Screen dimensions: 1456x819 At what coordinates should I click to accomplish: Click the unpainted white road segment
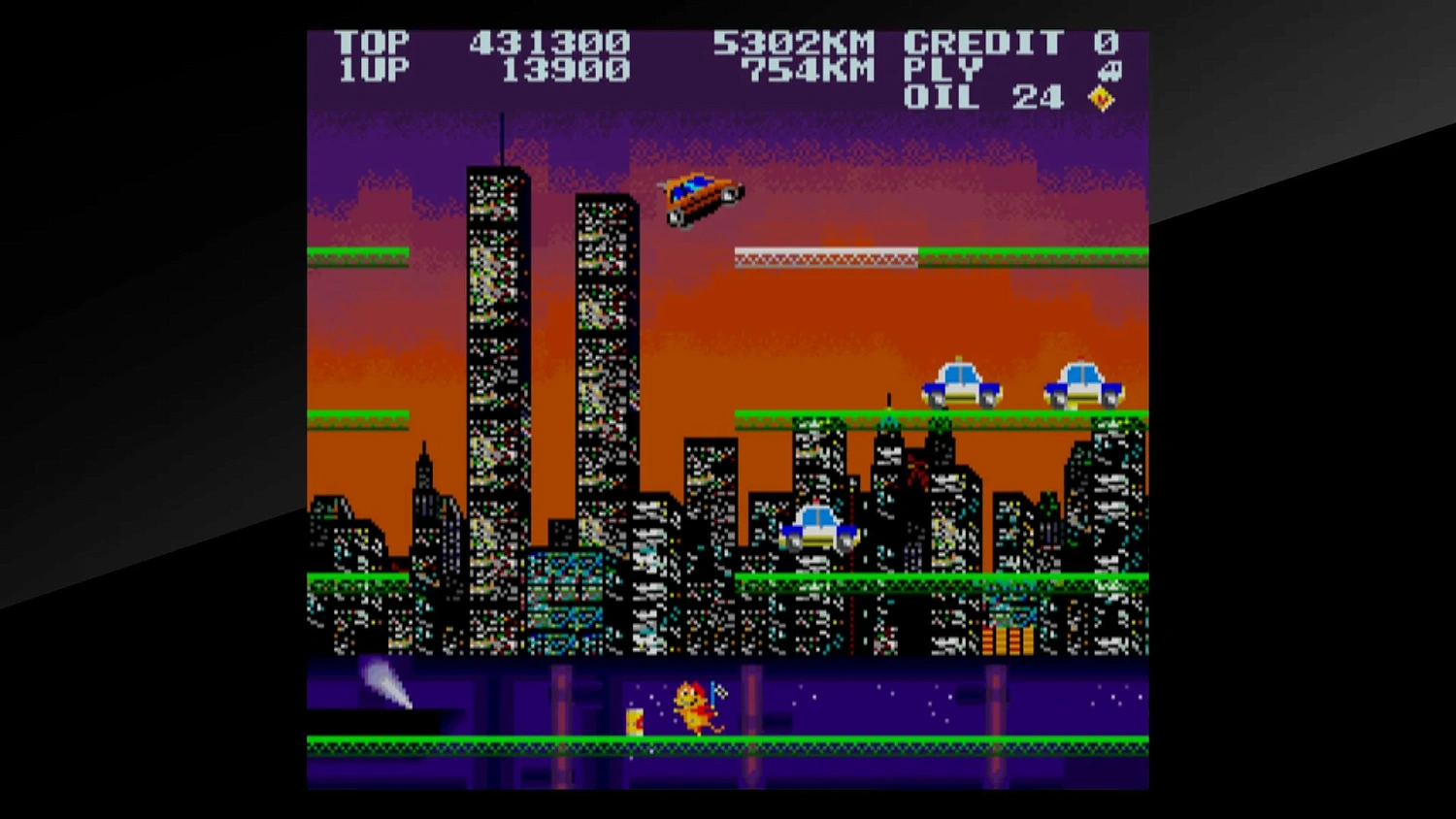click(x=823, y=255)
